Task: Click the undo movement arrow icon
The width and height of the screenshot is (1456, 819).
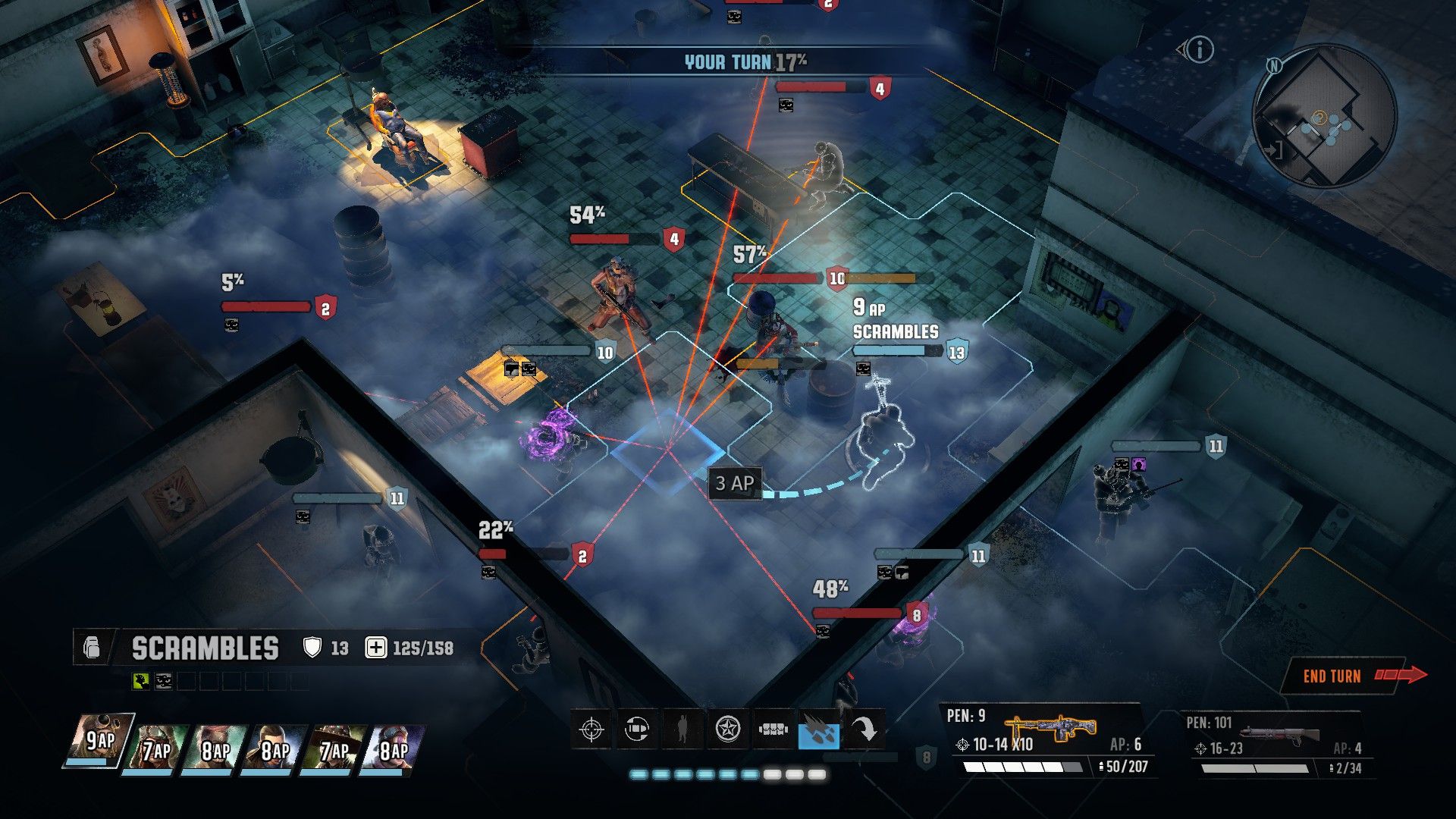Action: [864, 730]
